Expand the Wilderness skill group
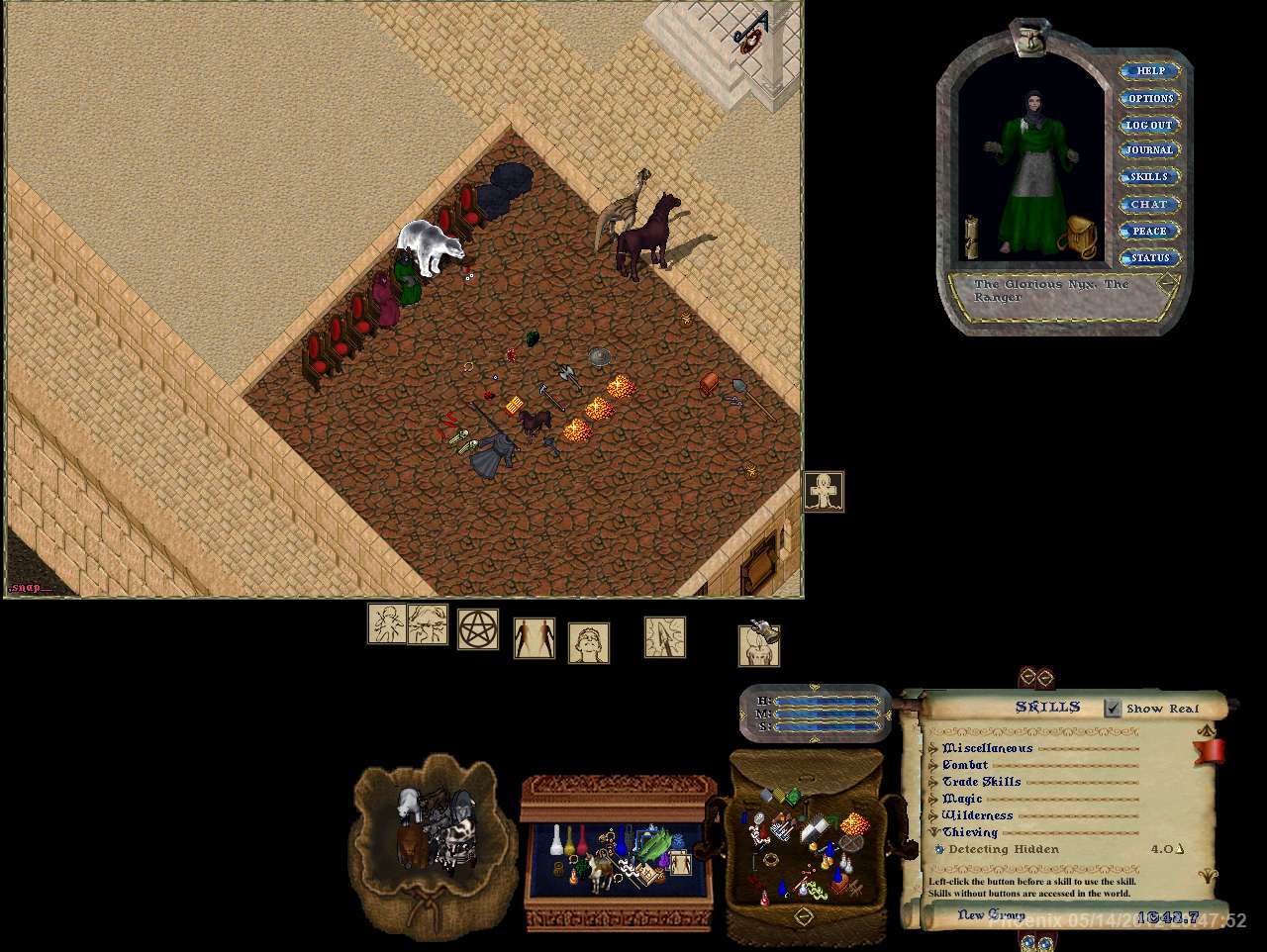The height and width of the screenshot is (952, 1267). (x=933, y=815)
